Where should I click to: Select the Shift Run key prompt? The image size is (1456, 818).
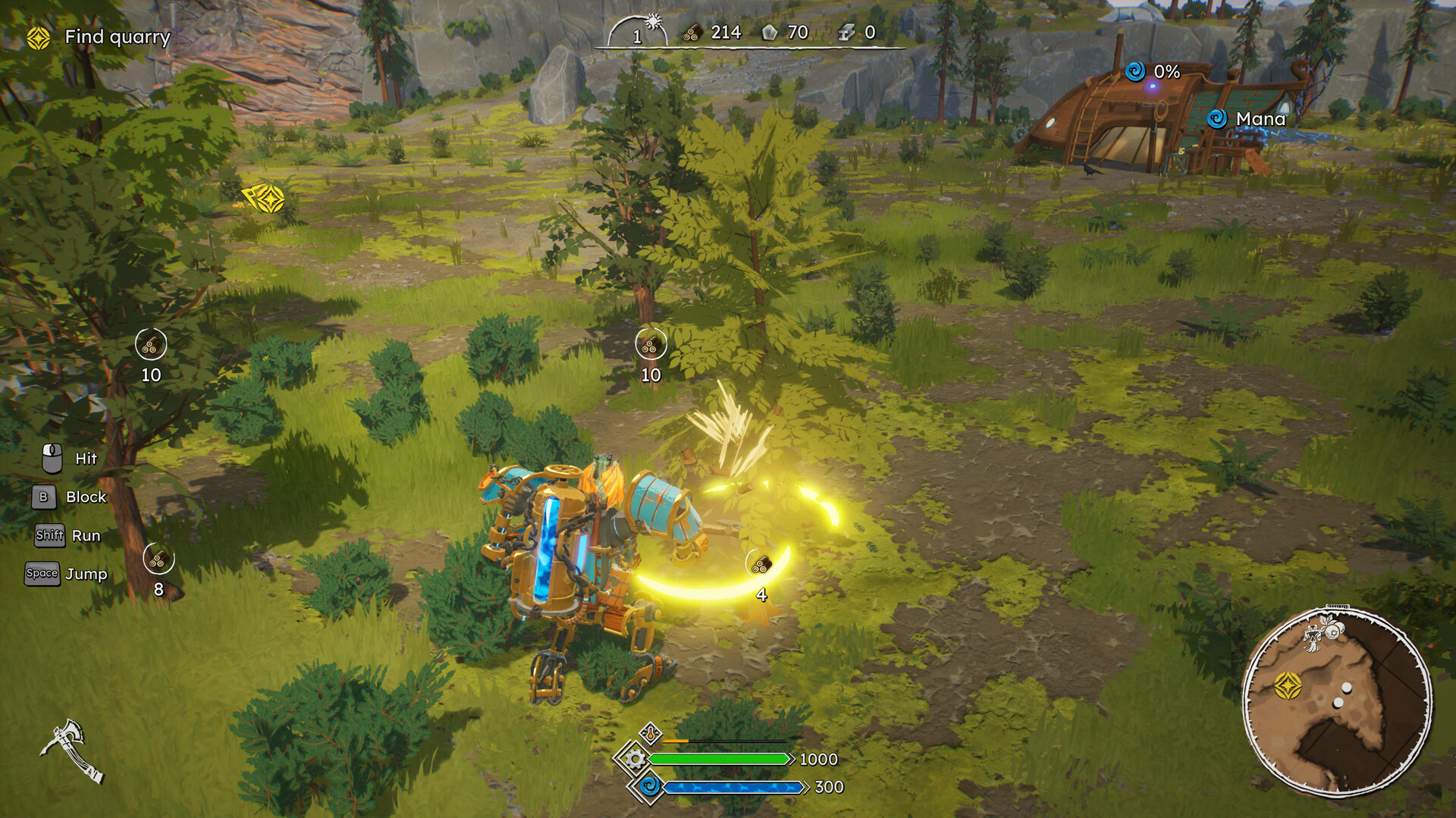49,535
